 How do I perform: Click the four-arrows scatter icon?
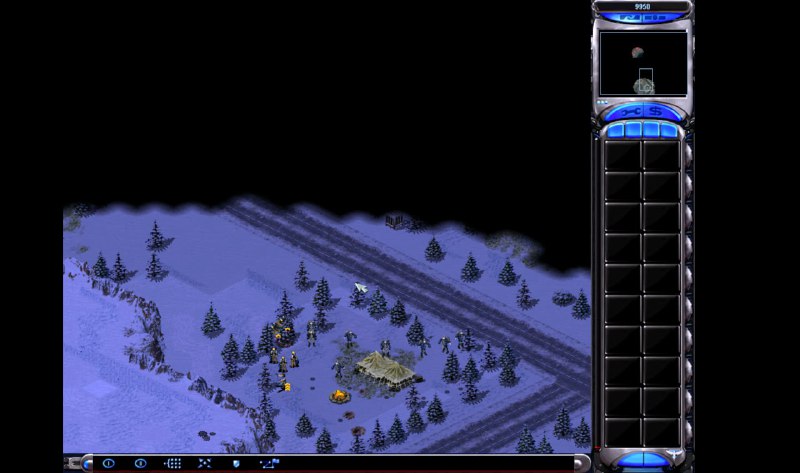(204, 463)
